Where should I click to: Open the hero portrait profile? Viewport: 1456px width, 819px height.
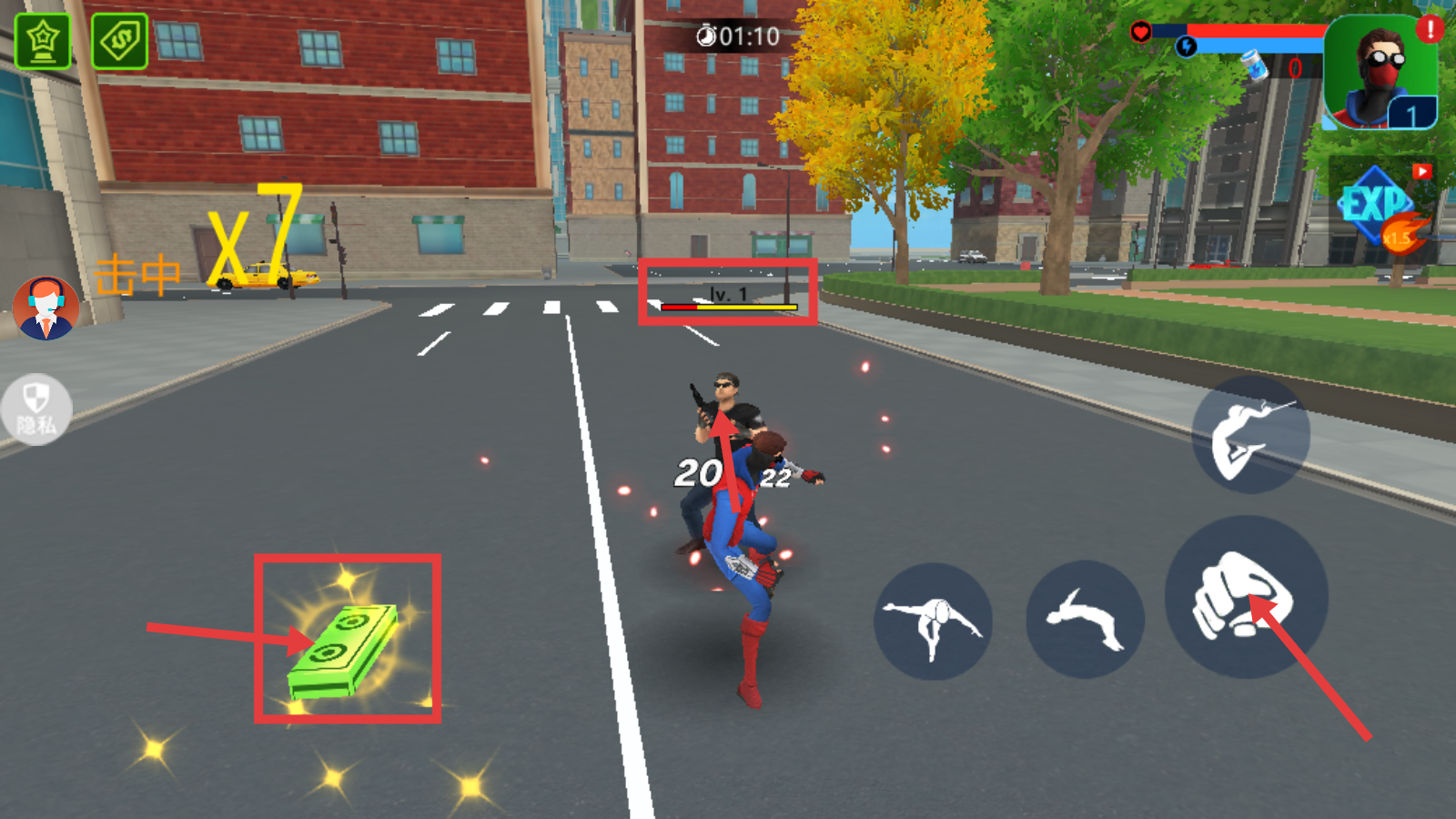pos(1380,75)
